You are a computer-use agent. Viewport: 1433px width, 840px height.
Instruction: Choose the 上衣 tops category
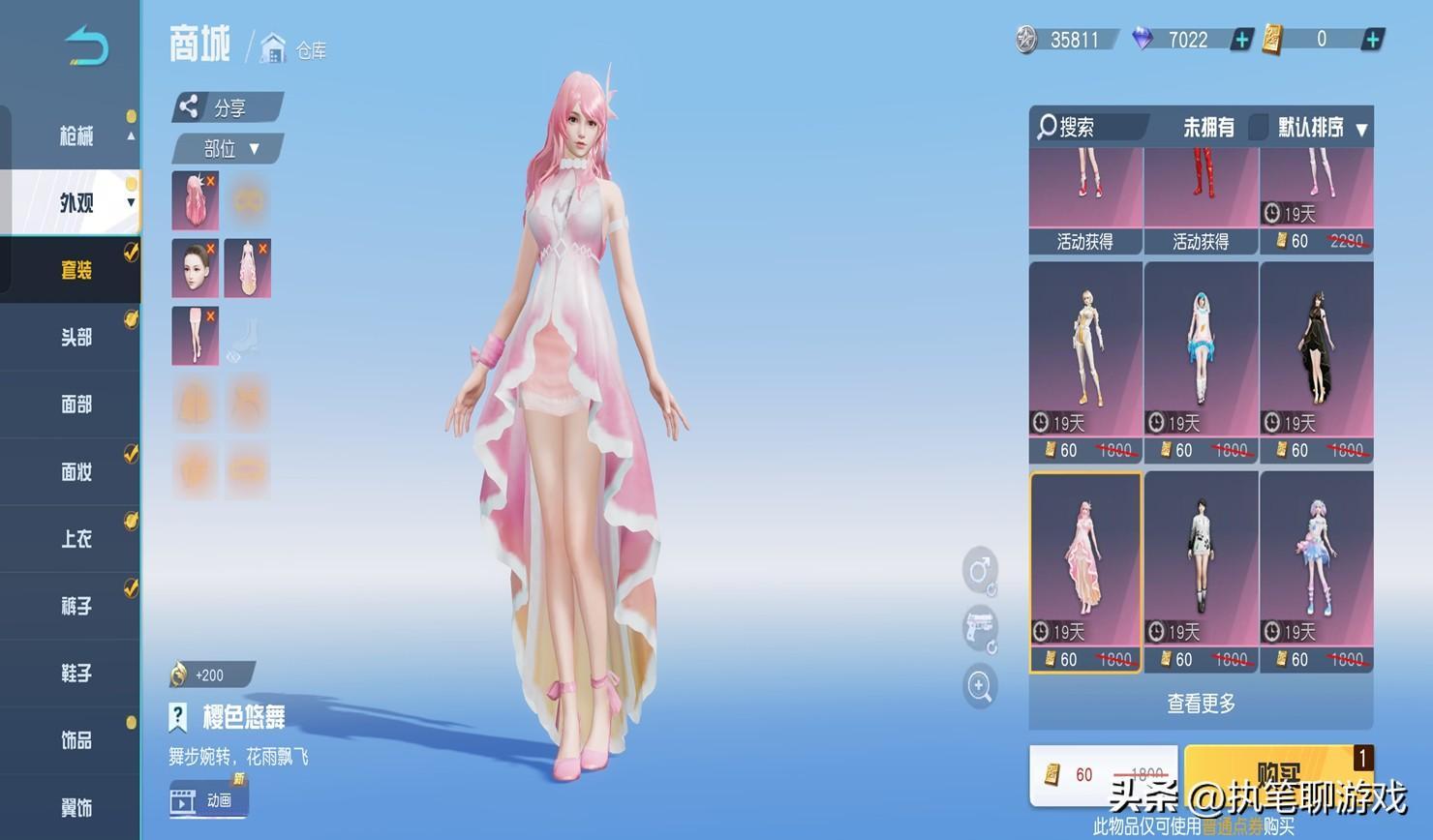(x=76, y=539)
